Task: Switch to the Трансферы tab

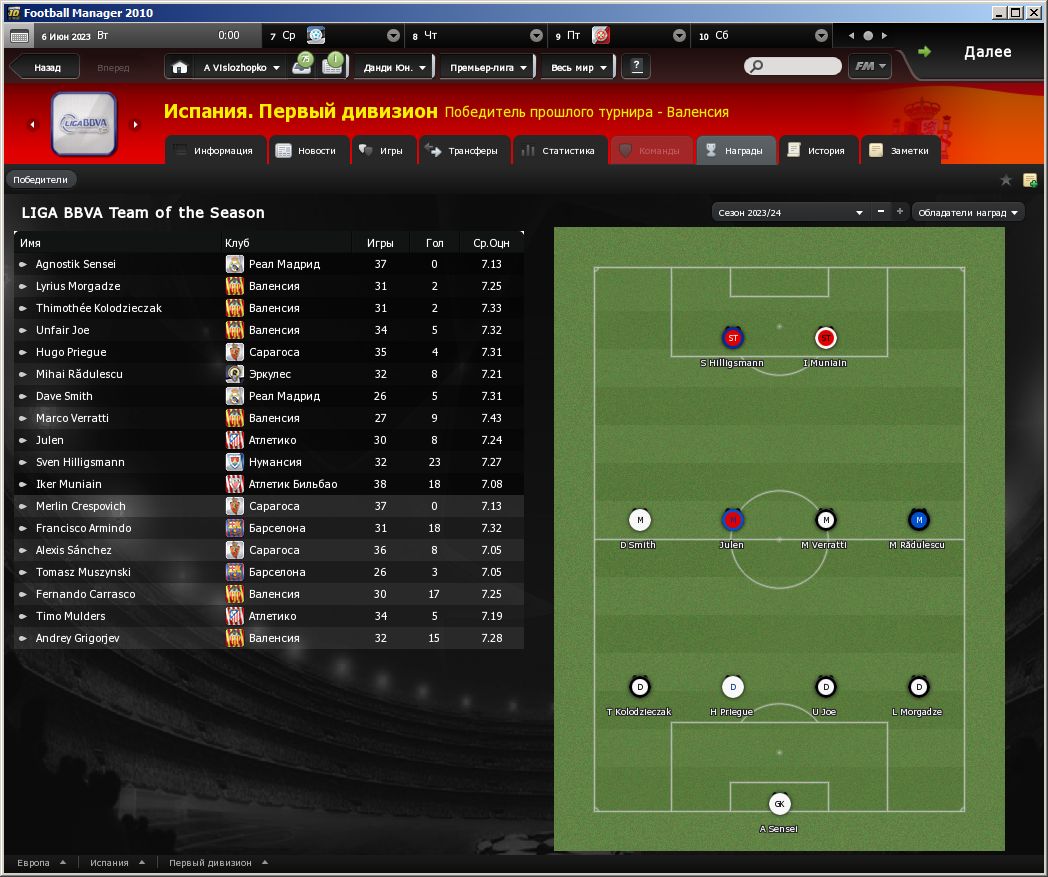Action: 465,151
